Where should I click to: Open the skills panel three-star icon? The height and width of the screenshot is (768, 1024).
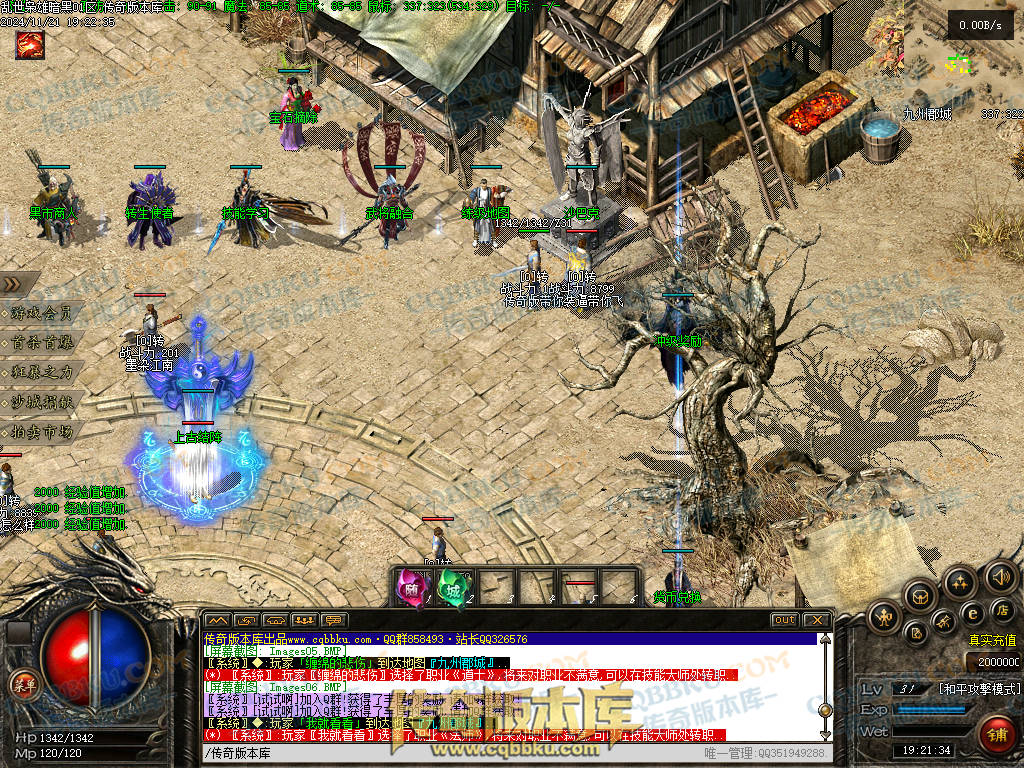pos(959,582)
